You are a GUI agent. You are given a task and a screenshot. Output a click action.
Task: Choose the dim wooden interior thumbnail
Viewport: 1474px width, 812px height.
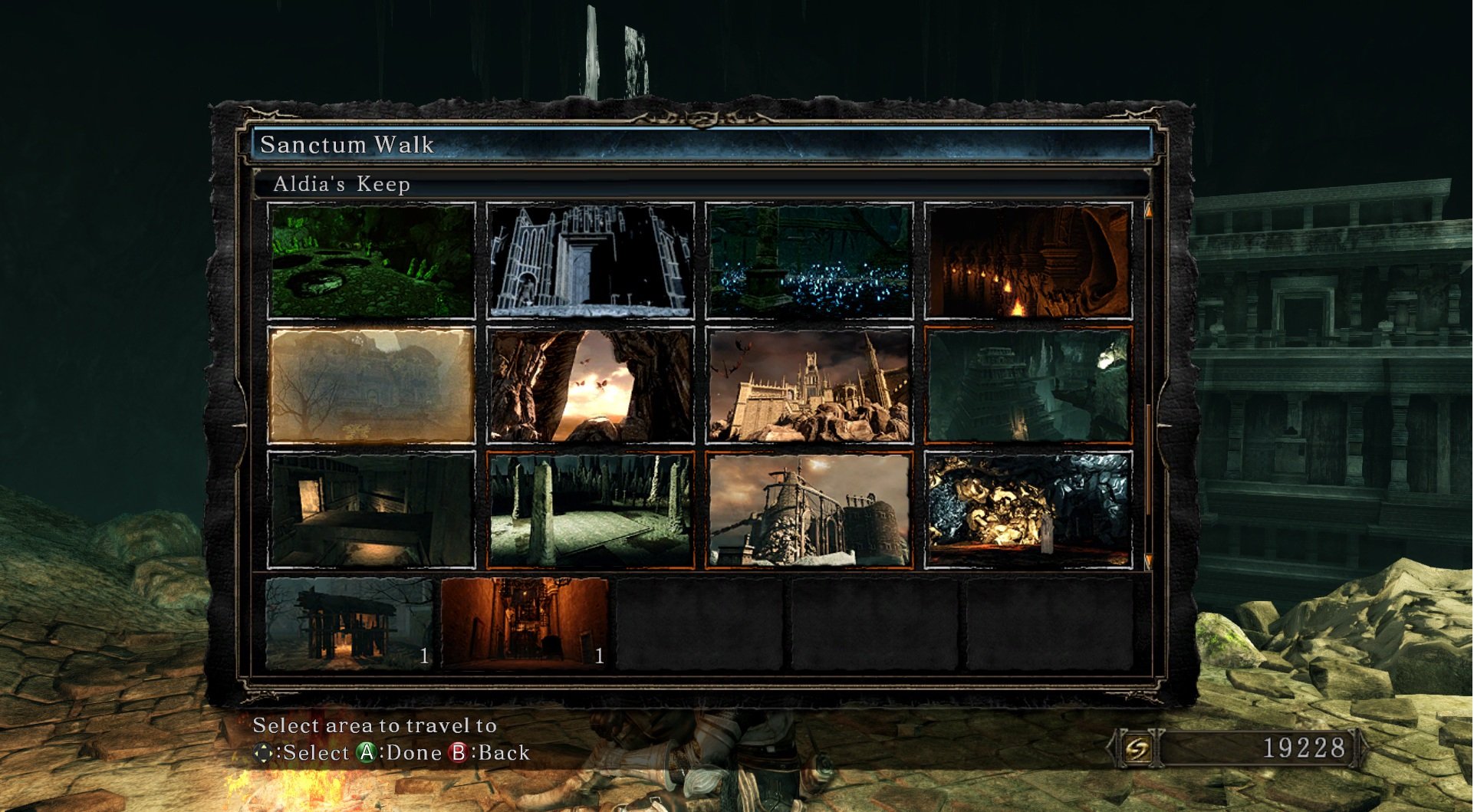click(x=371, y=510)
